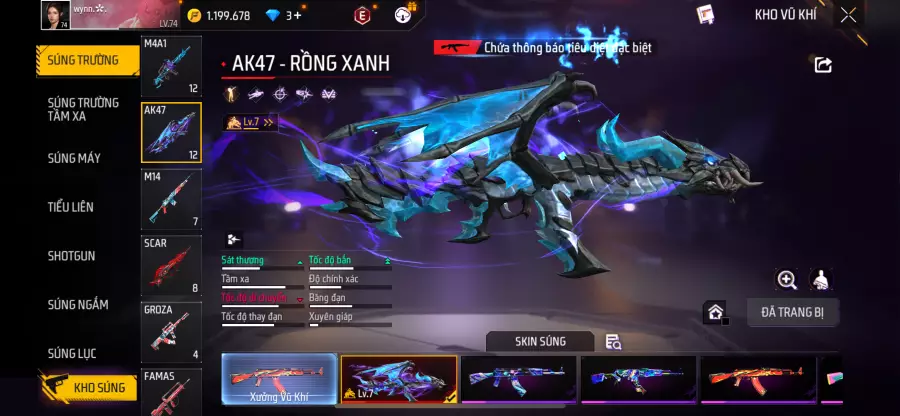Screen dimensions: 900x416
Task: Click the magnifier zoom-in icon
Action: tap(787, 280)
